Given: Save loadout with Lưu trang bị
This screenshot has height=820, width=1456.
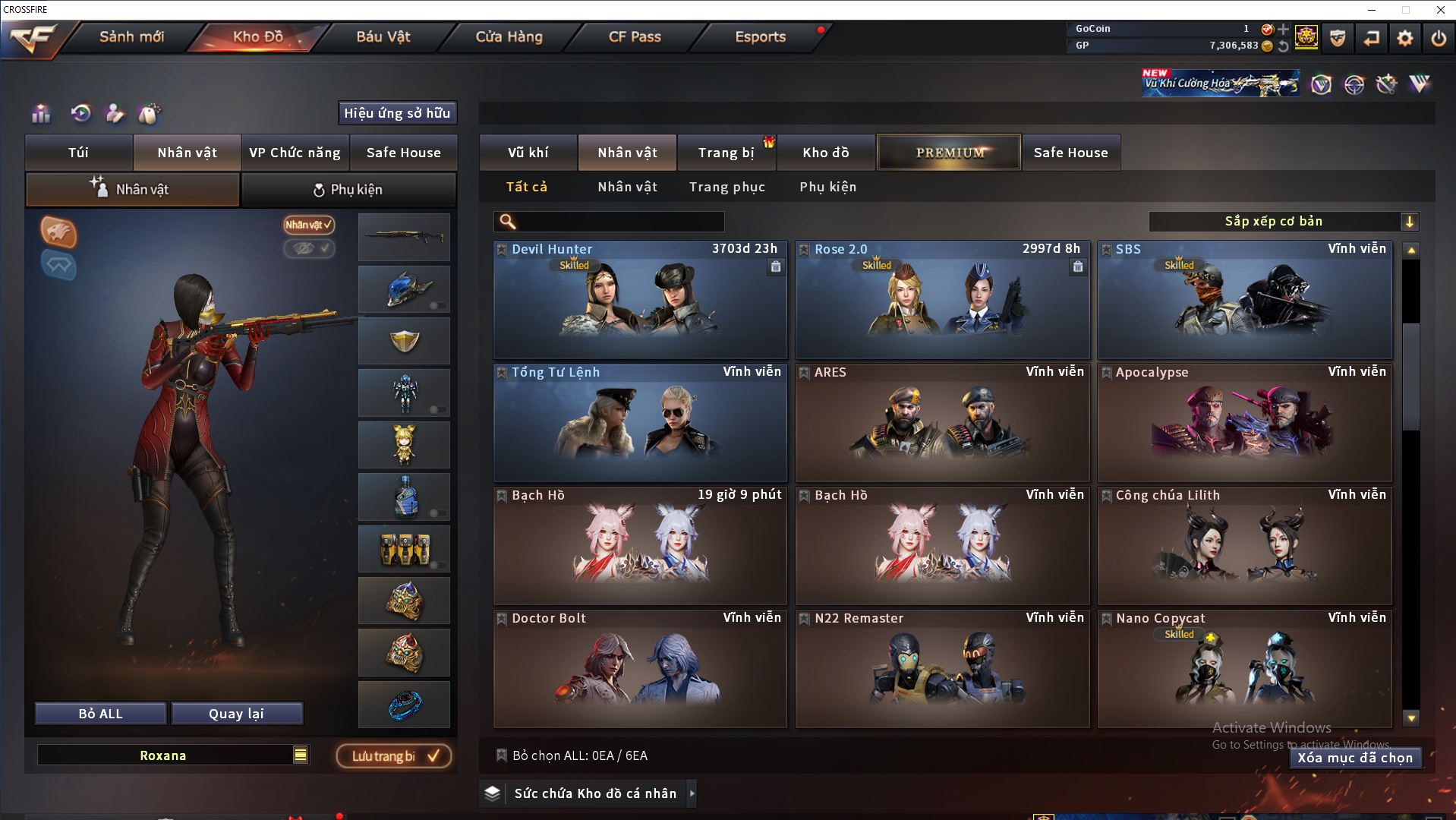Looking at the screenshot, I should click(394, 756).
